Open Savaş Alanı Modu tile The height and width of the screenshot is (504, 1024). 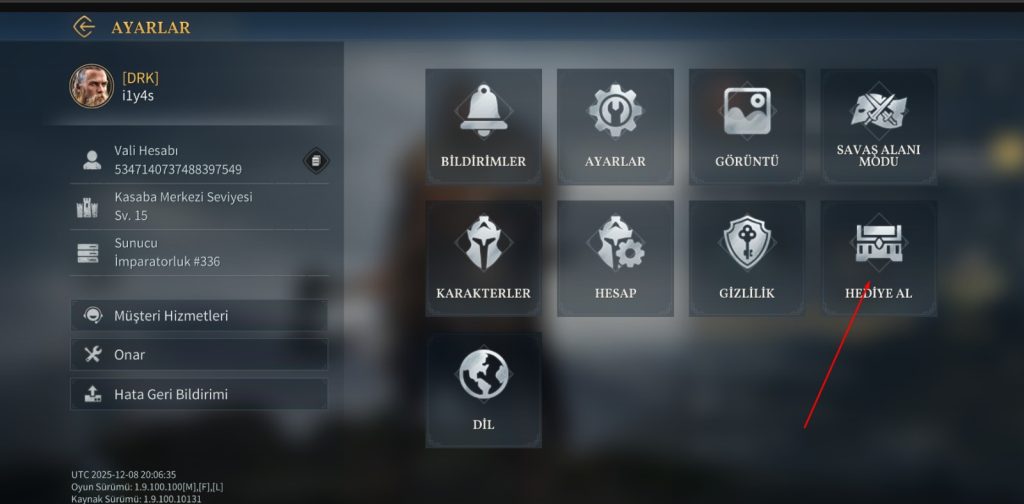tap(878, 126)
